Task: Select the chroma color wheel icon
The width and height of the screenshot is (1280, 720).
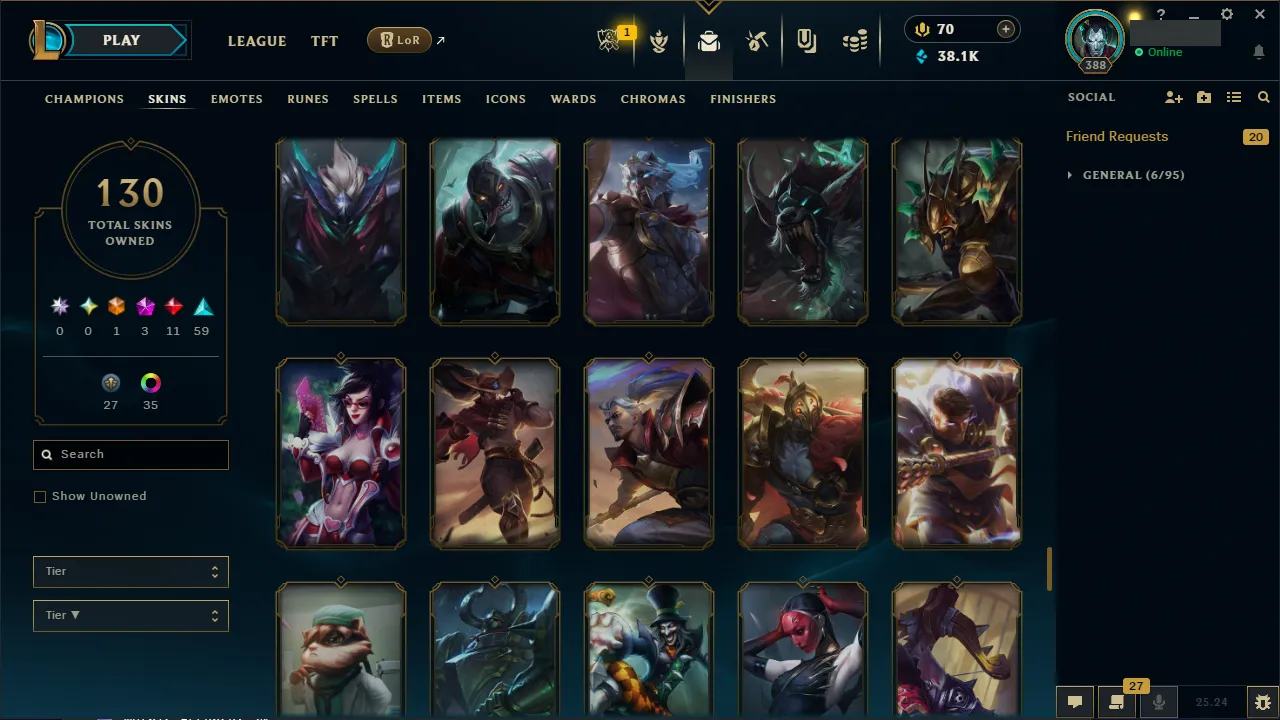Action: (x=150, y=383)
